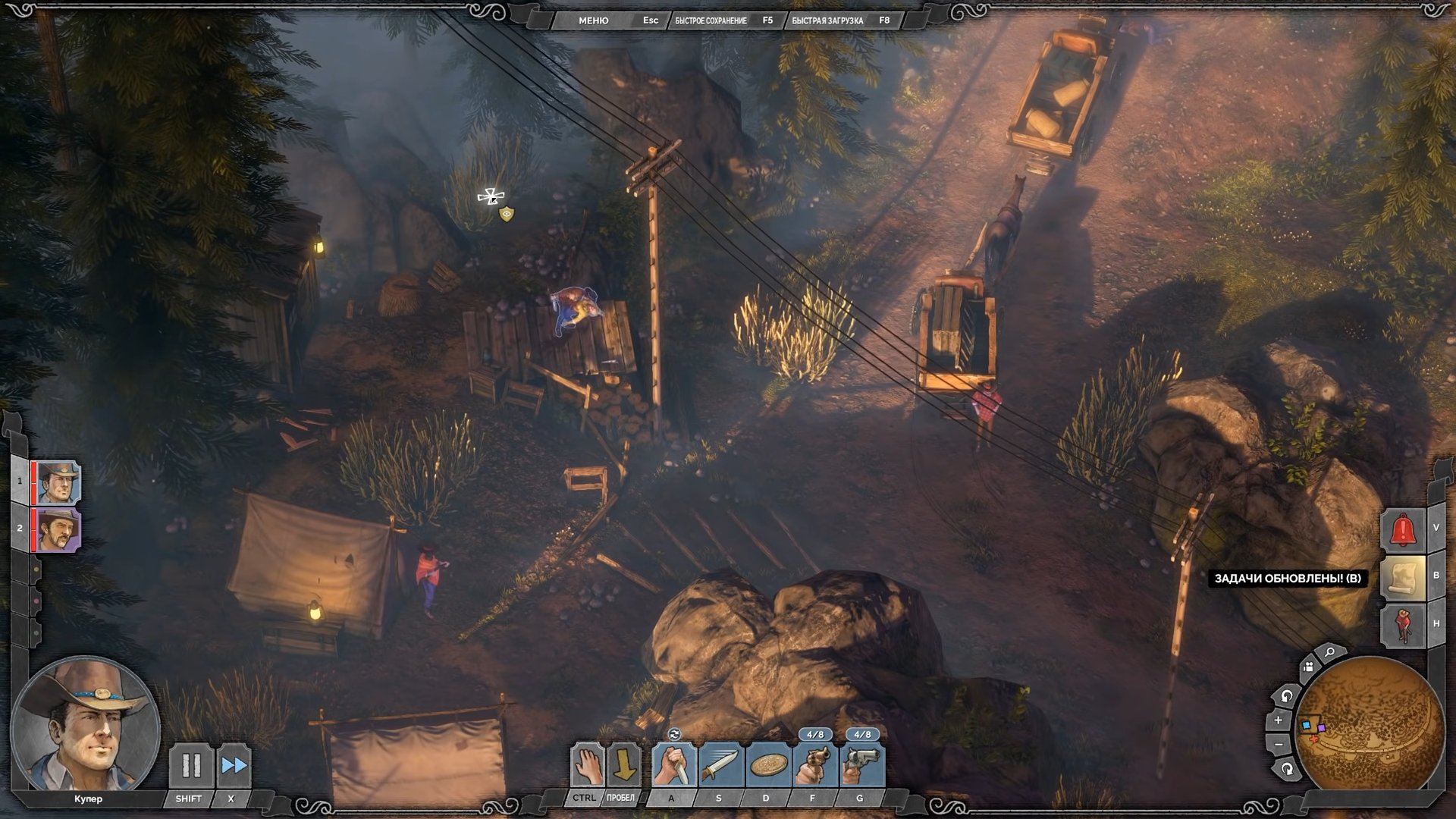This screenshot has width=1456, height=819.
Task: Equip the silver revolver ability
Action: pyautogui.click(x=862, y=765)
